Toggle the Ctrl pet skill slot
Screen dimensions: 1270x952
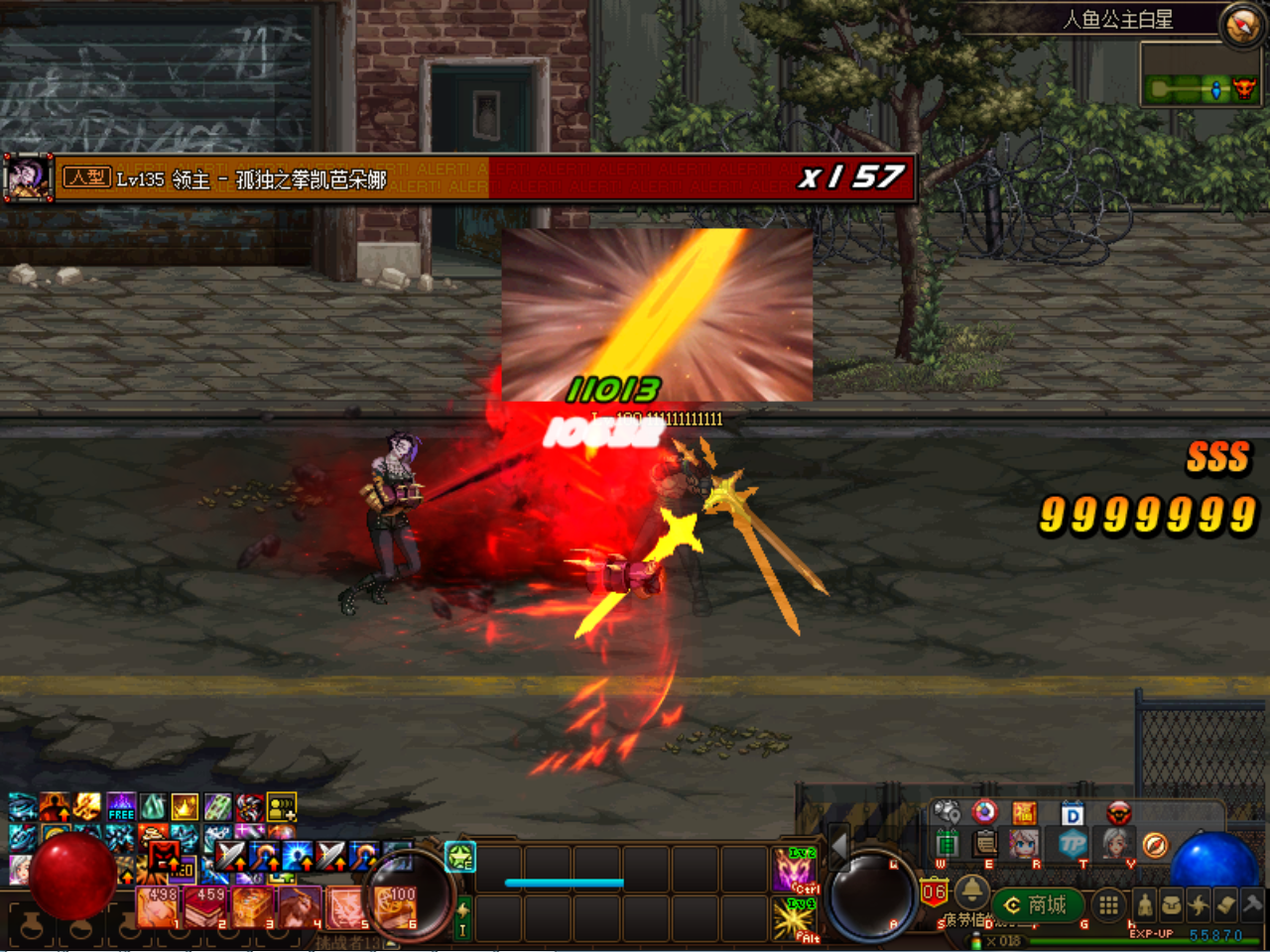pyautogui.click(x=792, y=870)
